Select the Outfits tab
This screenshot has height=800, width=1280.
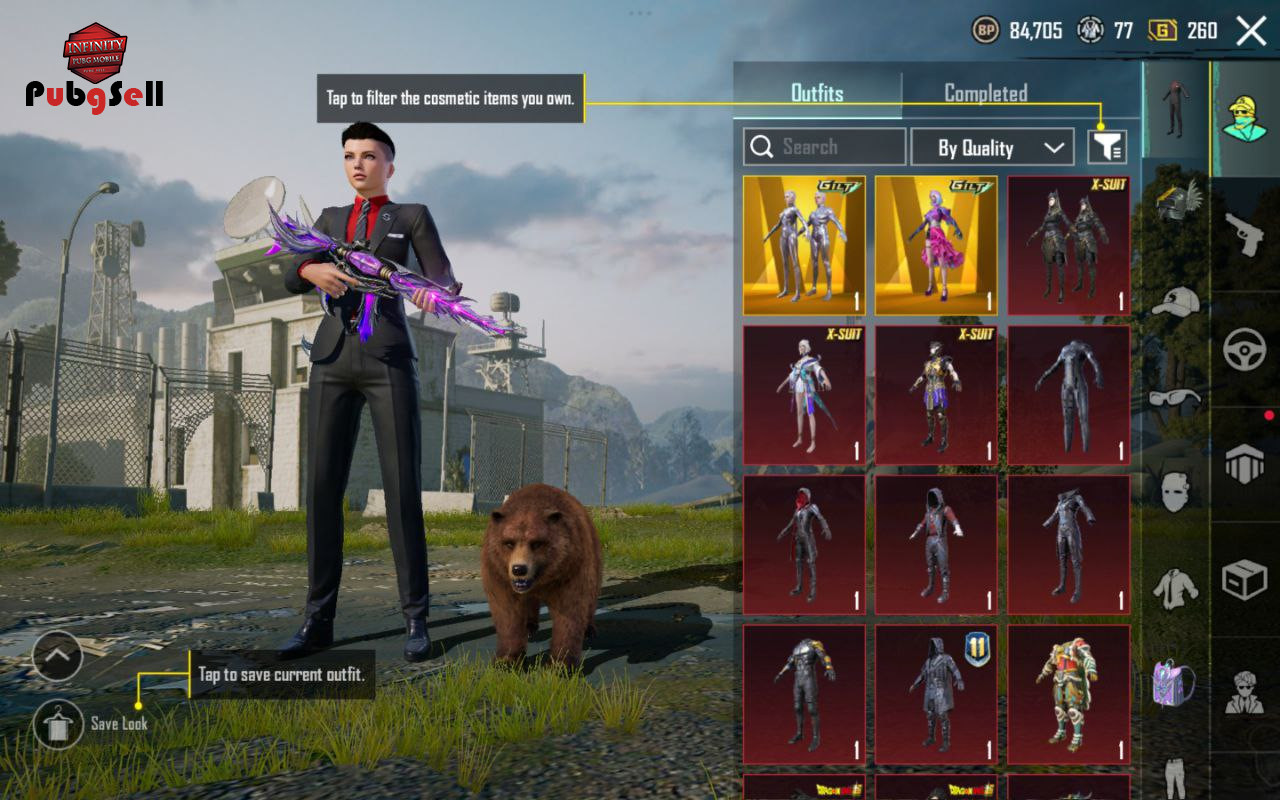[x=817, y=93]
